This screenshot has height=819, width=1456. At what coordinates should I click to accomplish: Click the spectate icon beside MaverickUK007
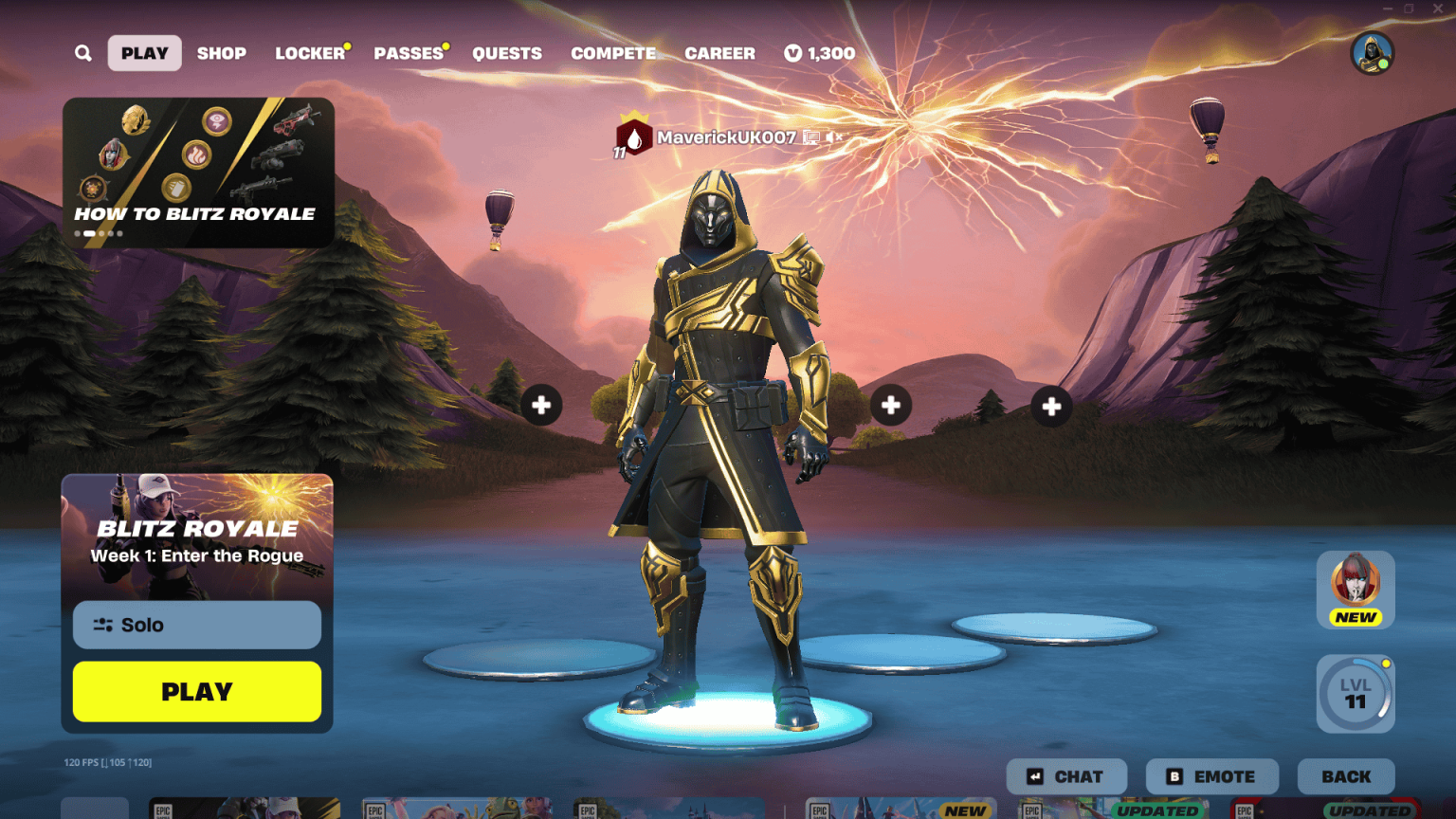pos(811,137)
